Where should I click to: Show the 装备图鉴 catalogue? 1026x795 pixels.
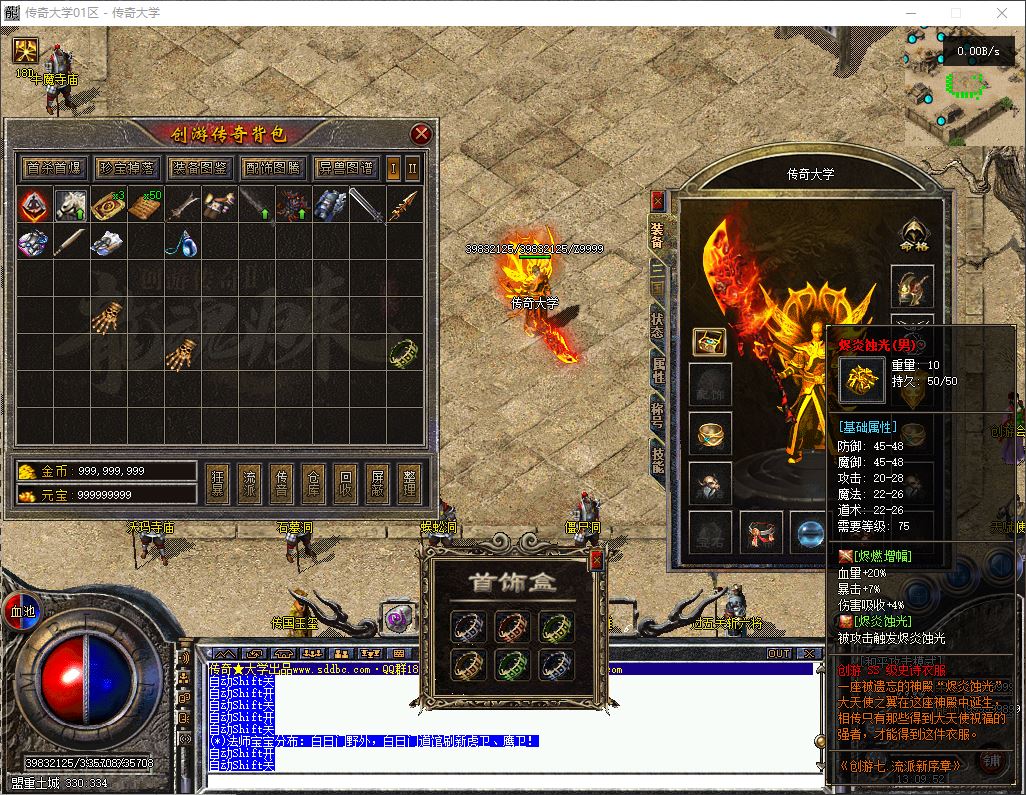pyautogui.click(x=199, y=168)
